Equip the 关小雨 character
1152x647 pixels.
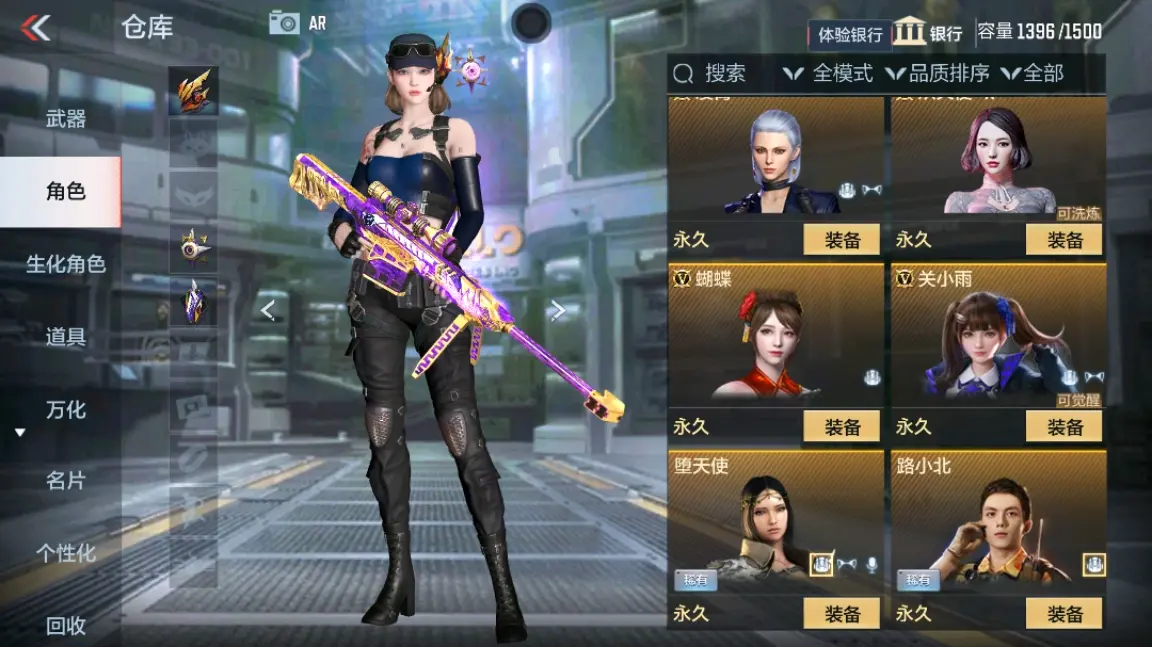click(1064, 427)
